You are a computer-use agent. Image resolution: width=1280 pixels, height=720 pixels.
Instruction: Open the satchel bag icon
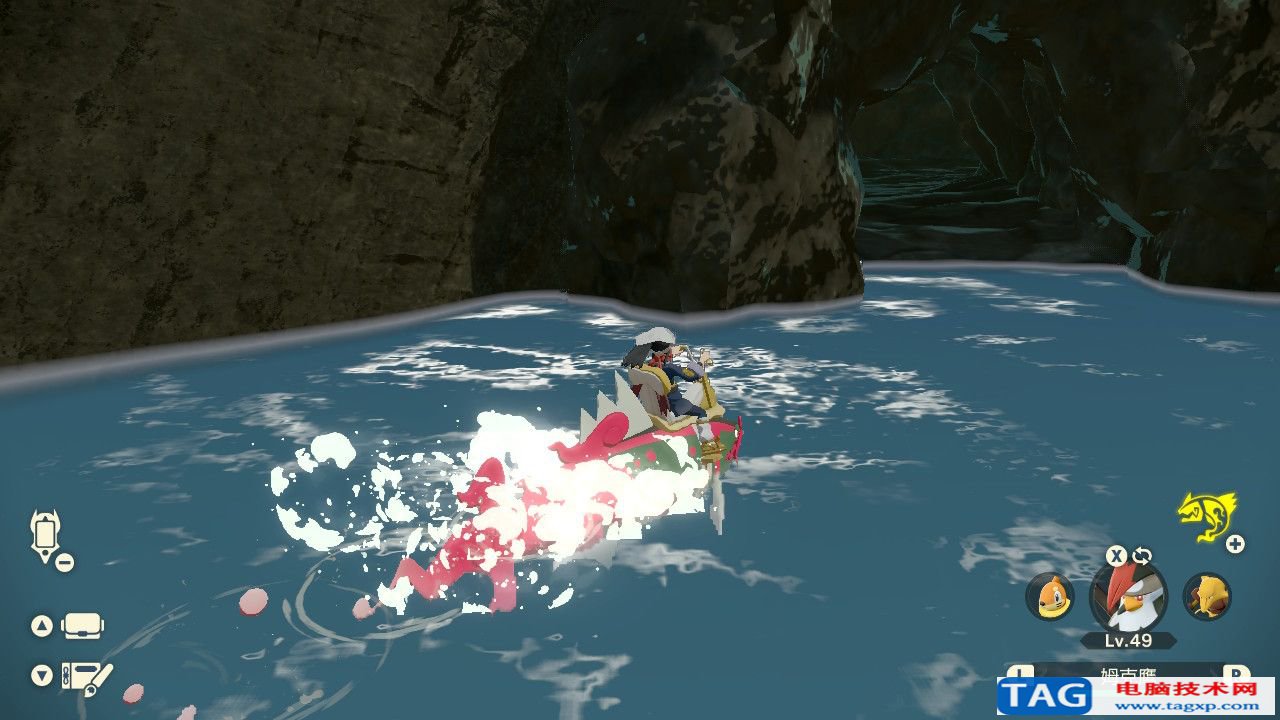click(x=84, y=626)
